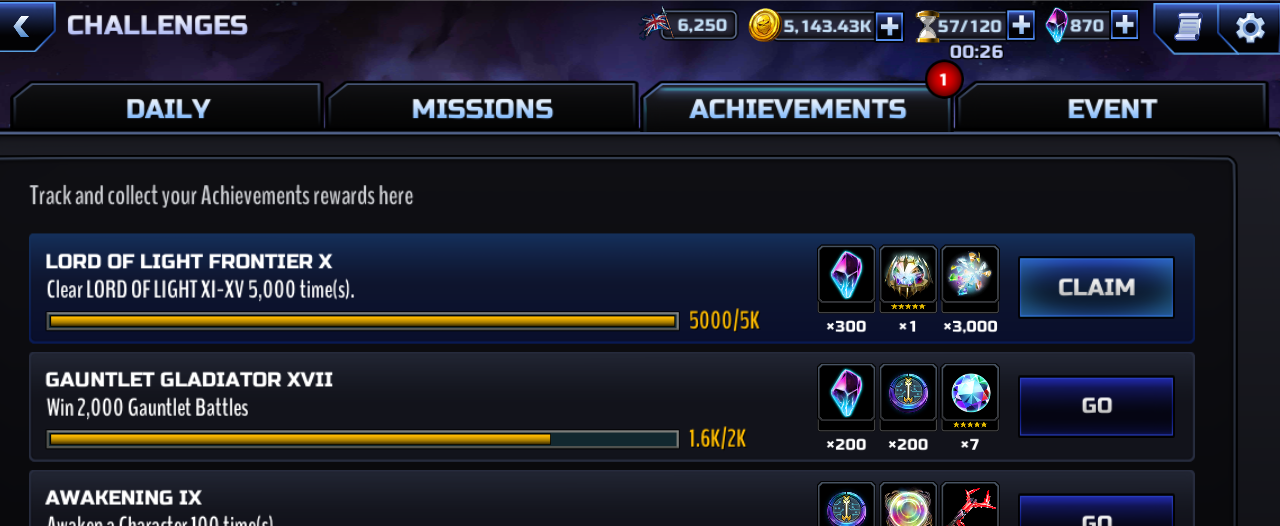Buy more crystals with the plus button
This screenshot has height=526, width=1280.
pos(1124,26)
